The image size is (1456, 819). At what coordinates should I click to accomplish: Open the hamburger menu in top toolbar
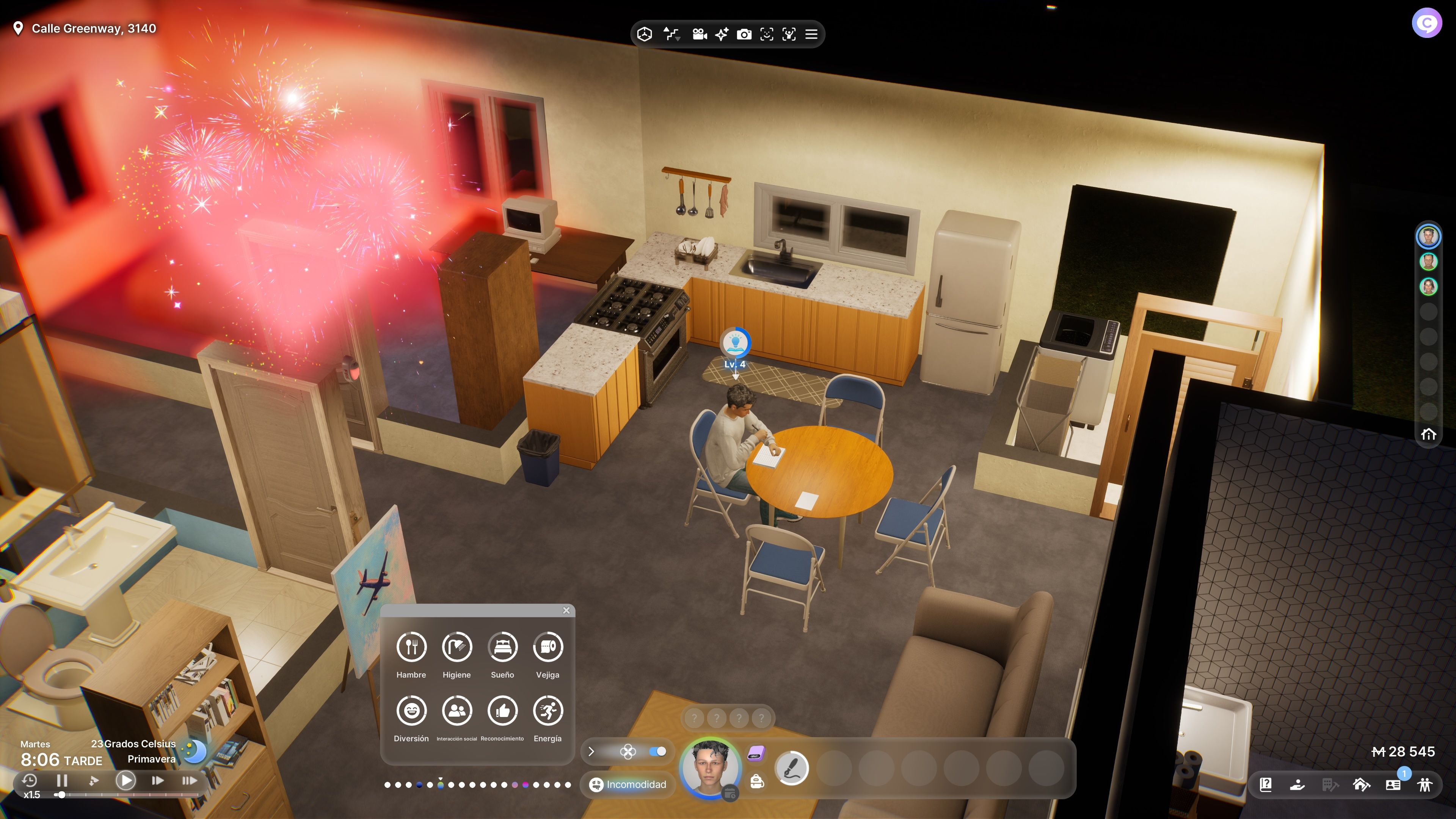[x=811, y=35]
